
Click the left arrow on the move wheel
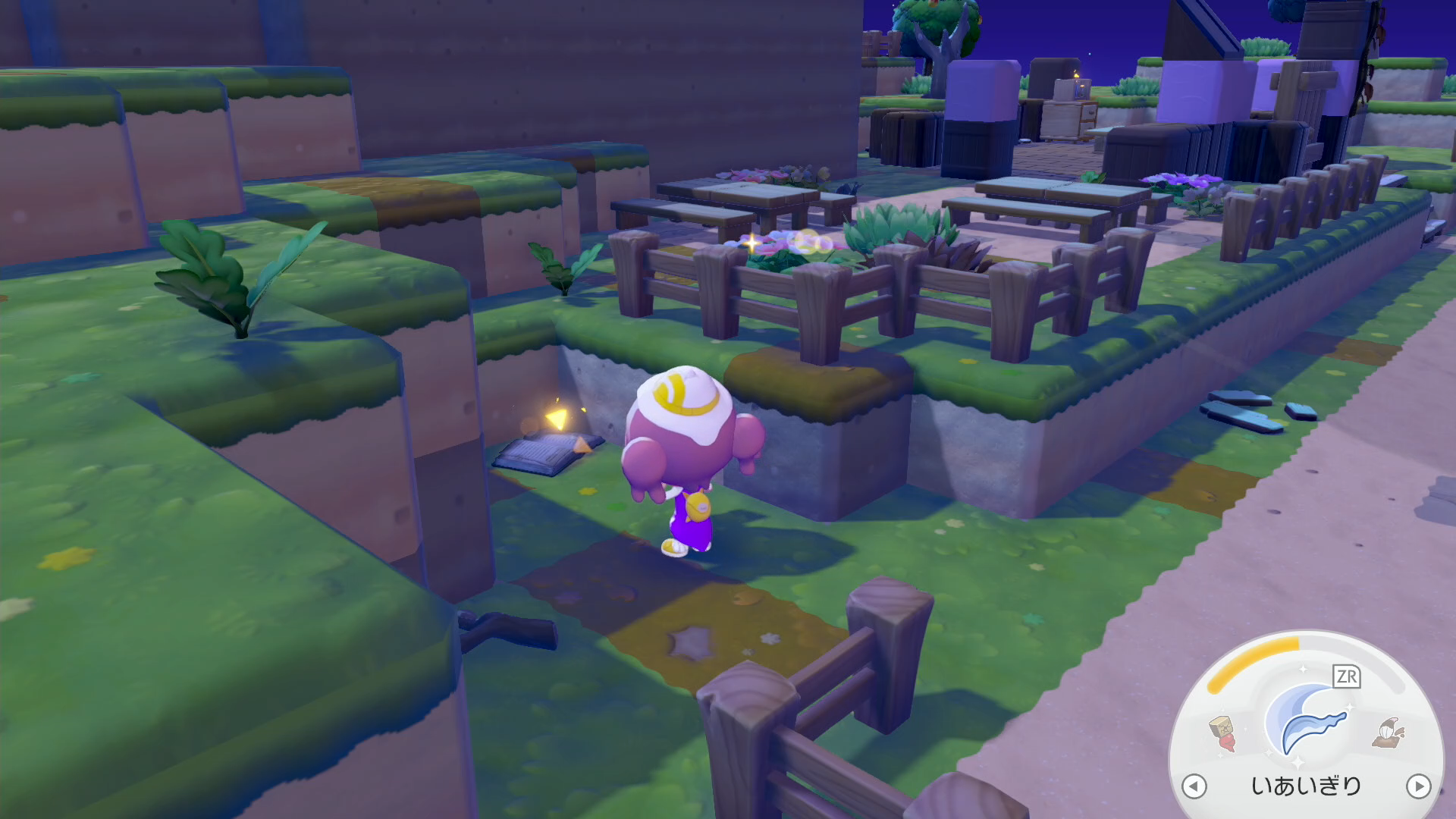point(1194,786)
